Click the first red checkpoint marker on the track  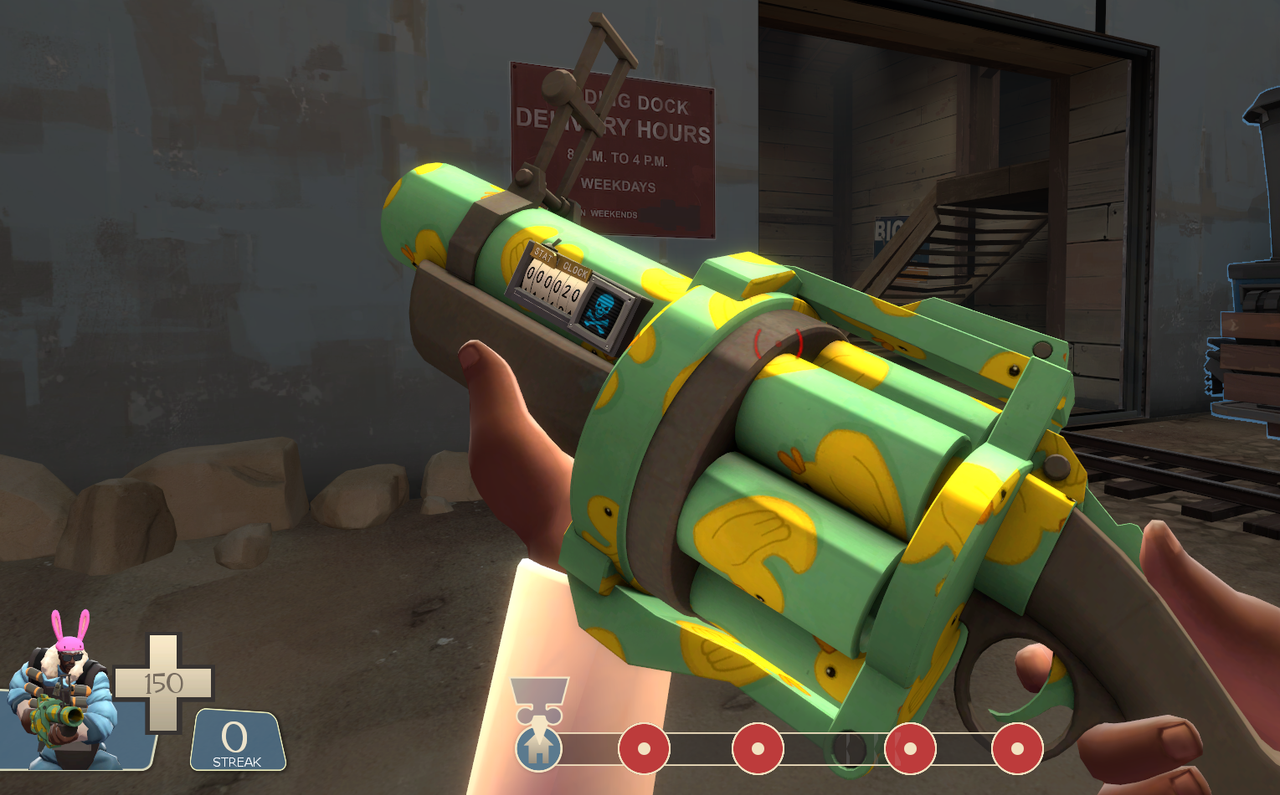643,746
